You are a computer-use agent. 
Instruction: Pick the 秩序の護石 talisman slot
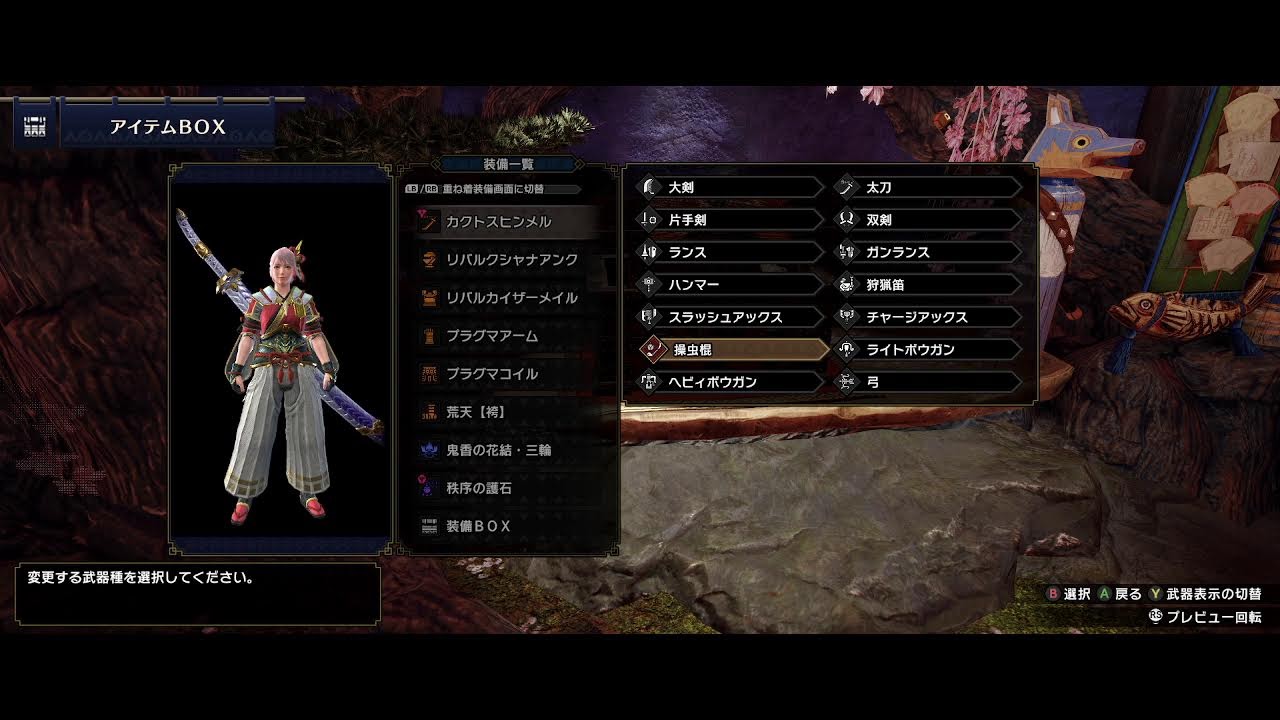[x=505, y=488]
